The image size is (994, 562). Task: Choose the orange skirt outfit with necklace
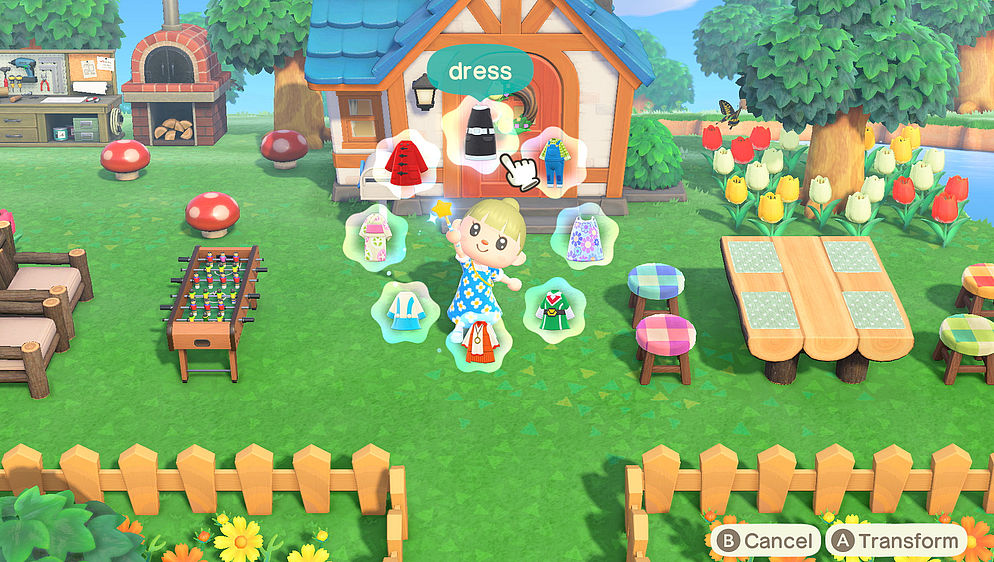pyautogui.click(x=480, y=344)
